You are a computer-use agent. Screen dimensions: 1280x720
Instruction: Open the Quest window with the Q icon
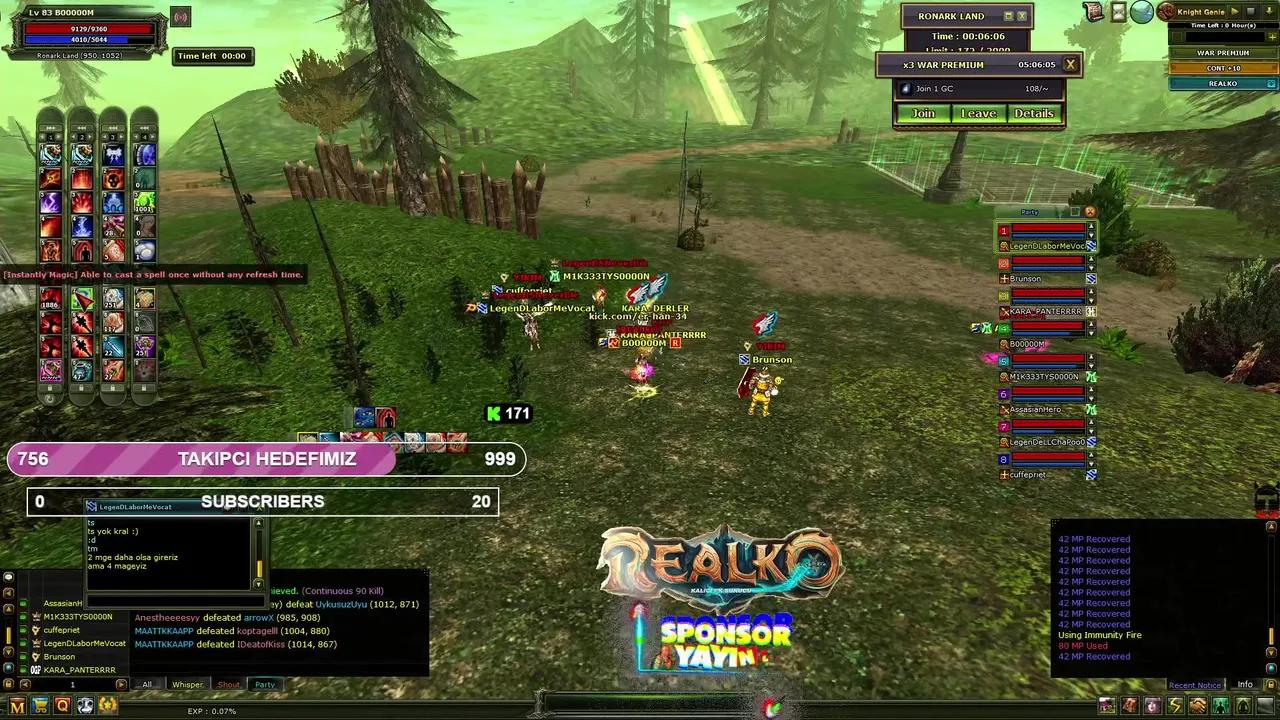(62, 705)
